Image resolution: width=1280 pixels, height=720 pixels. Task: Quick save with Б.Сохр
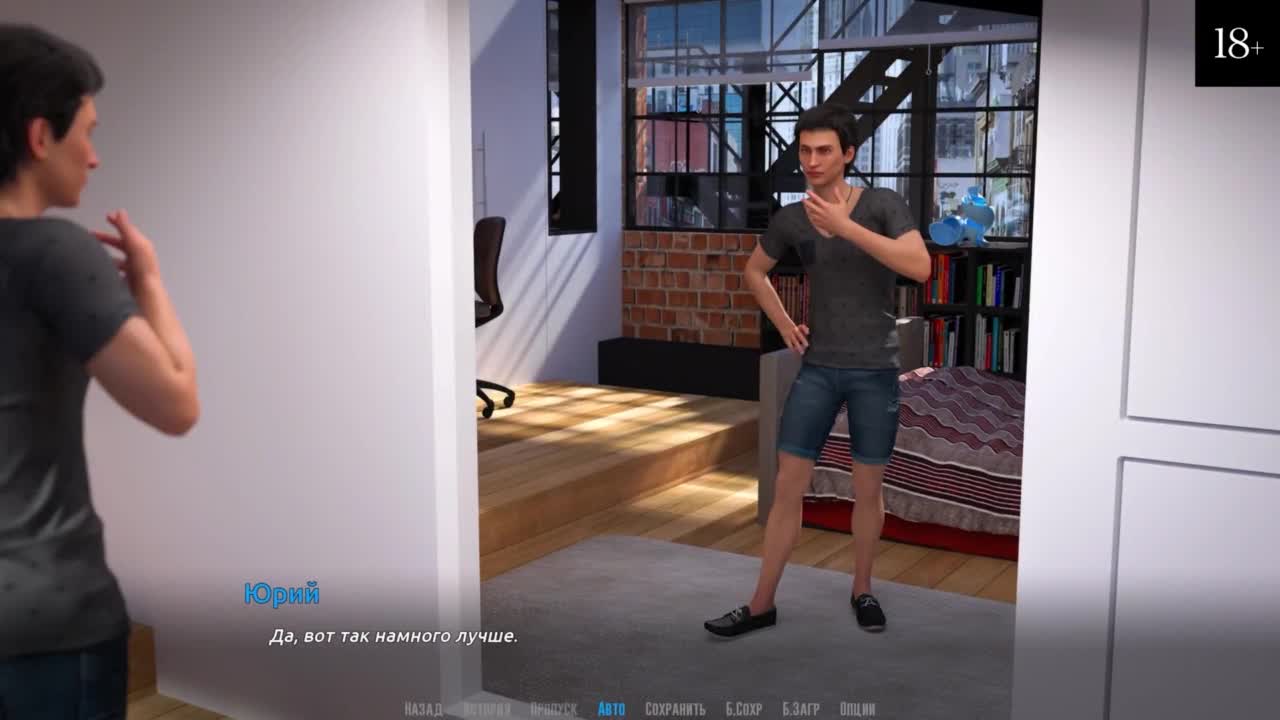[744, 709]
